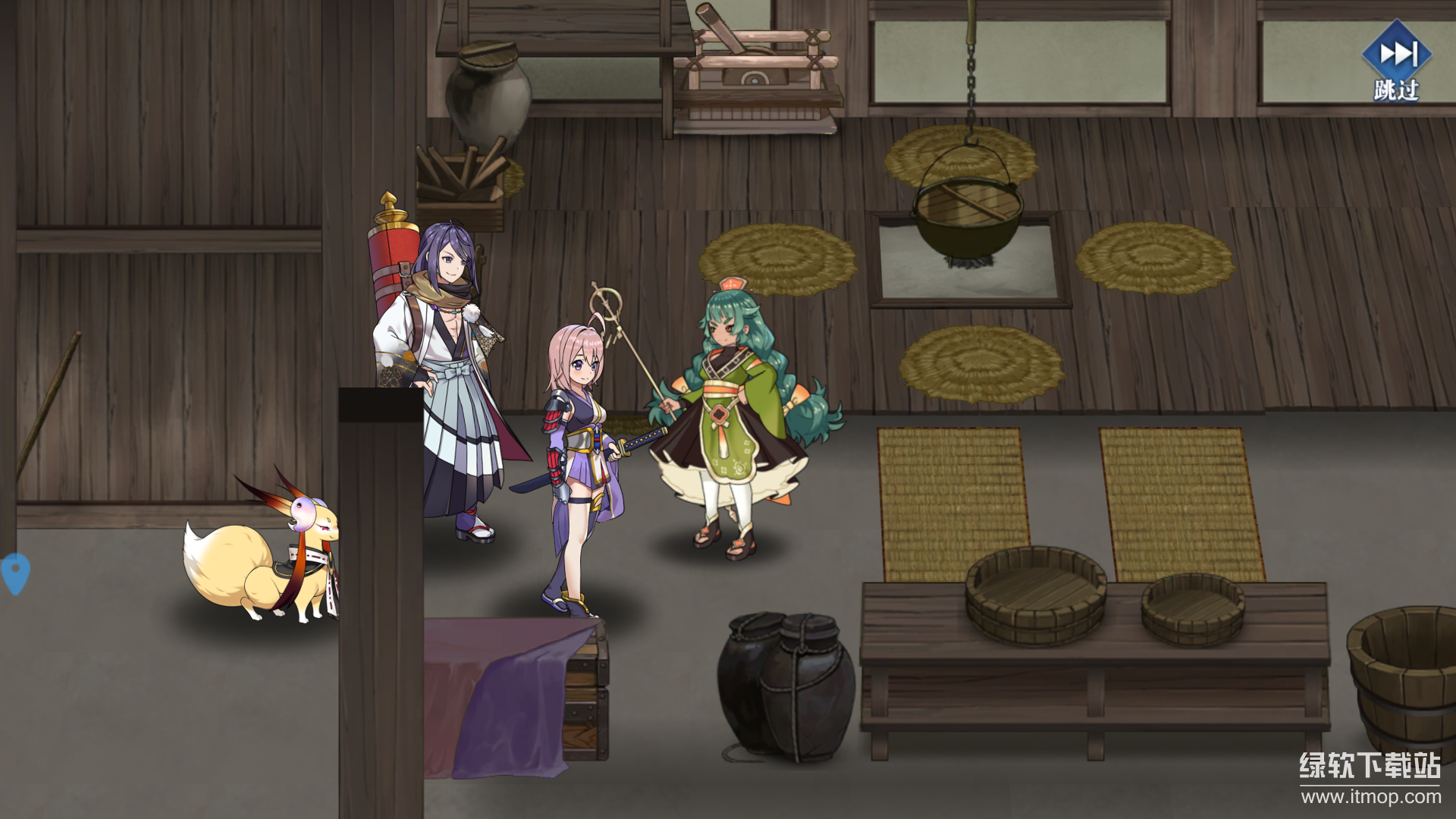Skip the cutscene with the 跳过 button
The height and width of the screenshot is (819, 1456).
pyautogui.click(x=1396, y=62)
